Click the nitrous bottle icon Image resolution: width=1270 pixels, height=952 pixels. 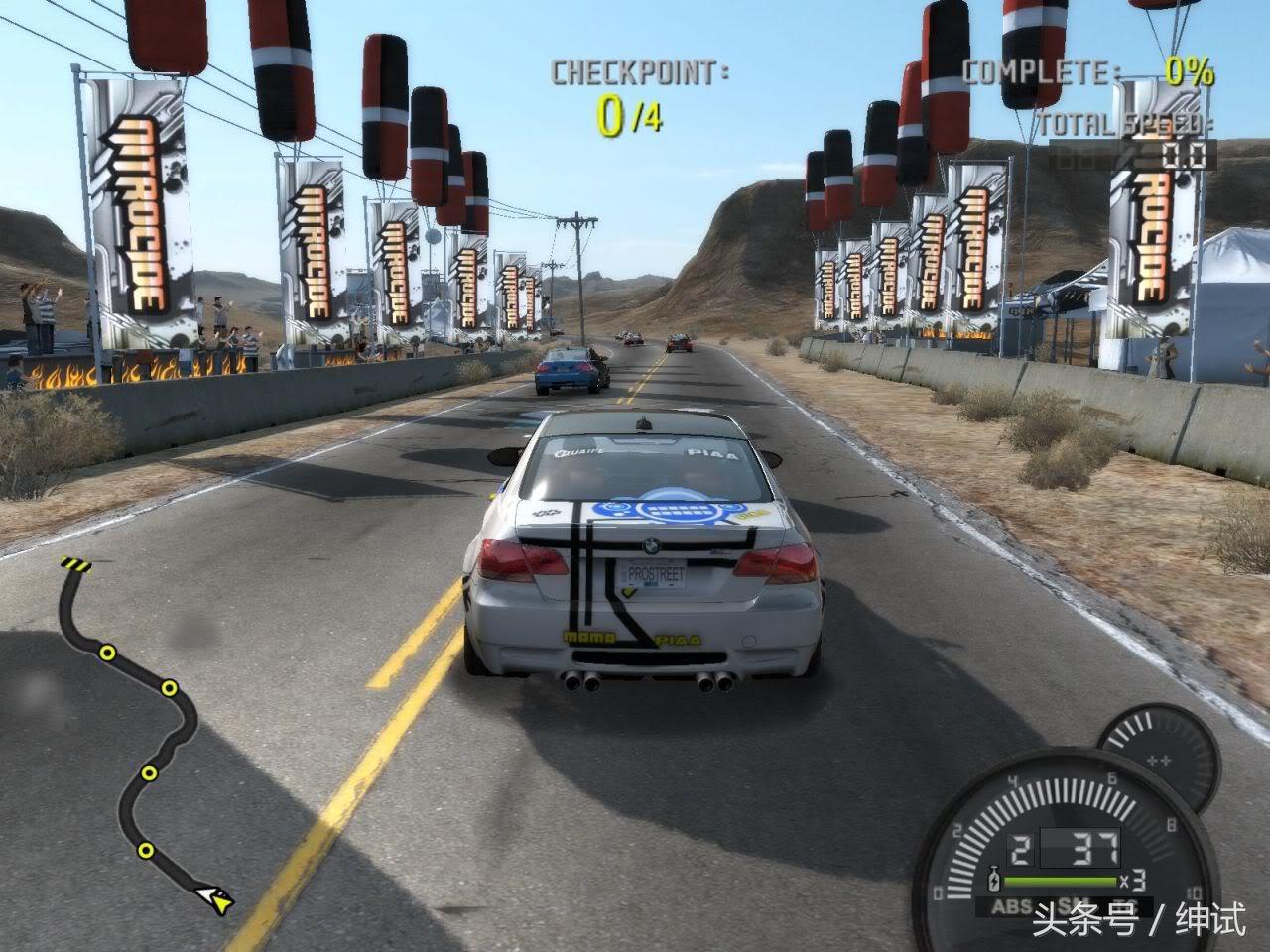992,881
